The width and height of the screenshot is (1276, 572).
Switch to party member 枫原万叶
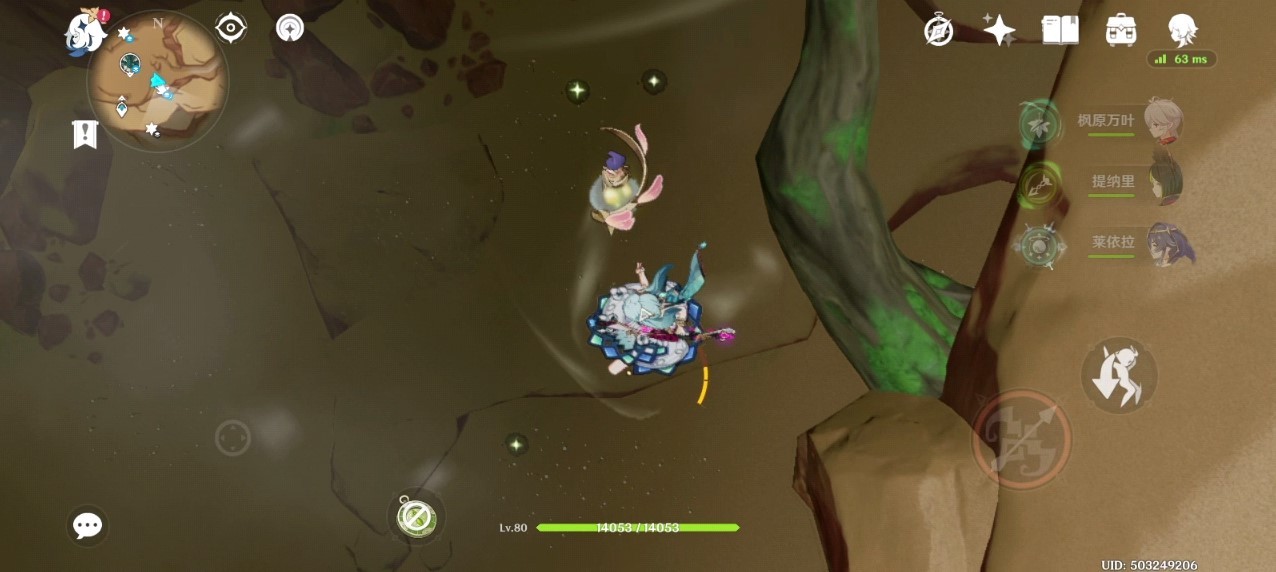(x=1162, y=122)
